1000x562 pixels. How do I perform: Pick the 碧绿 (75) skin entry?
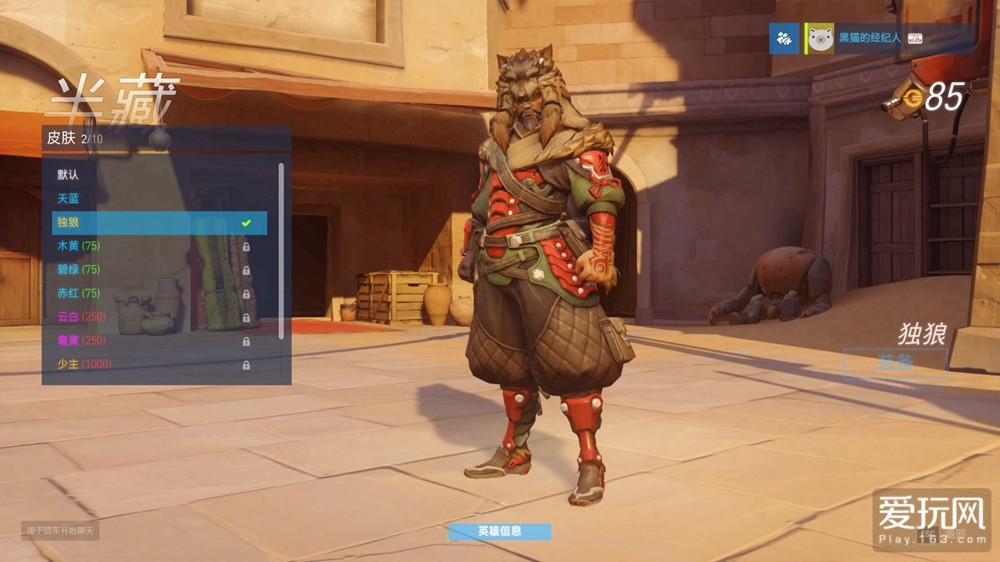click(150, 270)
